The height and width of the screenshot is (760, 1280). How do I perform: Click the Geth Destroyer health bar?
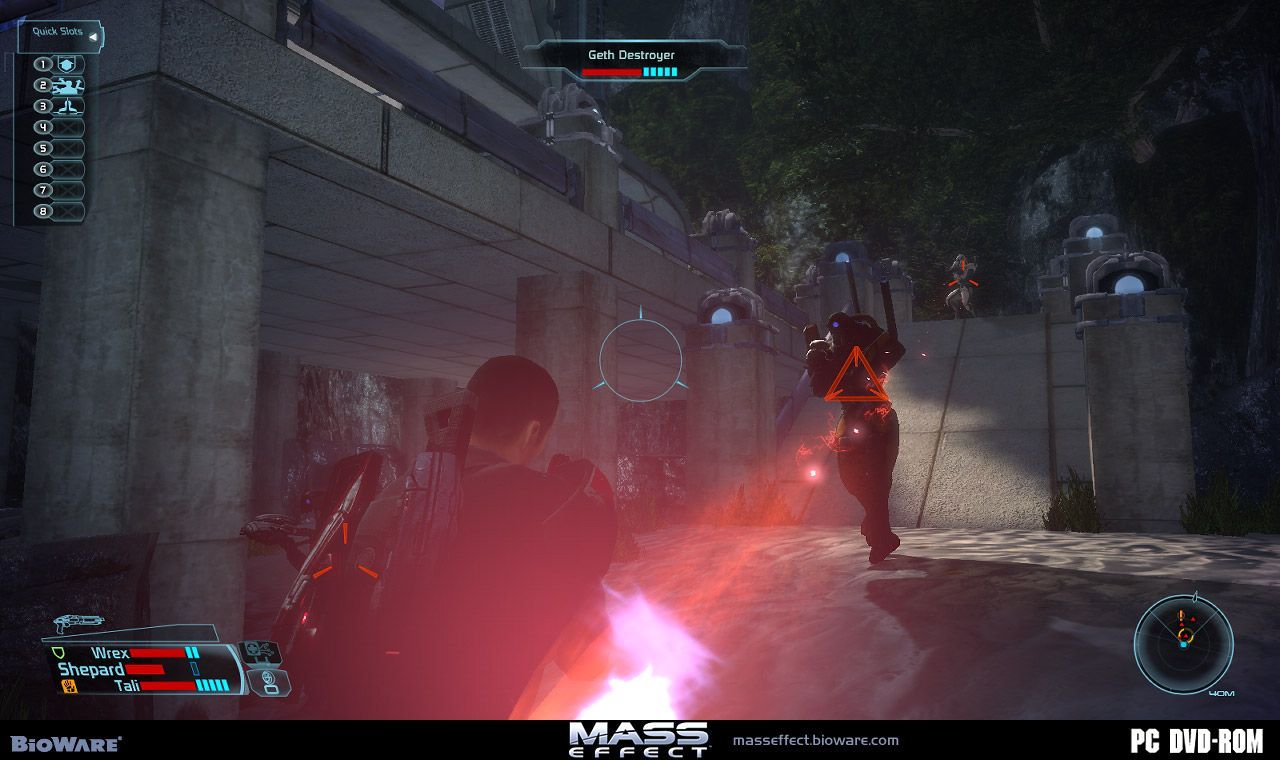(x=629, y=71)
